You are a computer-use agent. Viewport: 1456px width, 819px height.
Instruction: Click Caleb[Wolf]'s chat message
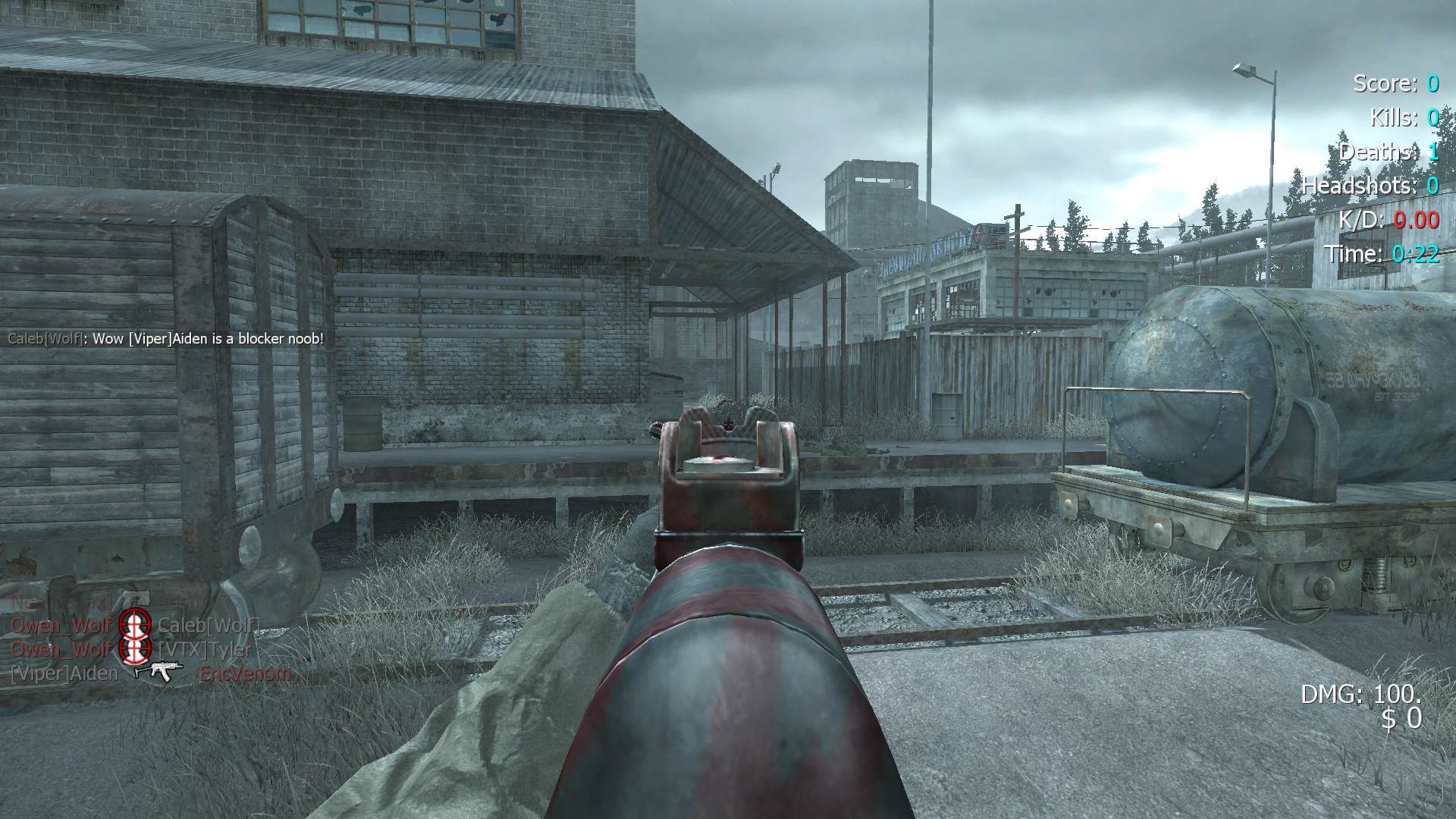coord(165,339)
